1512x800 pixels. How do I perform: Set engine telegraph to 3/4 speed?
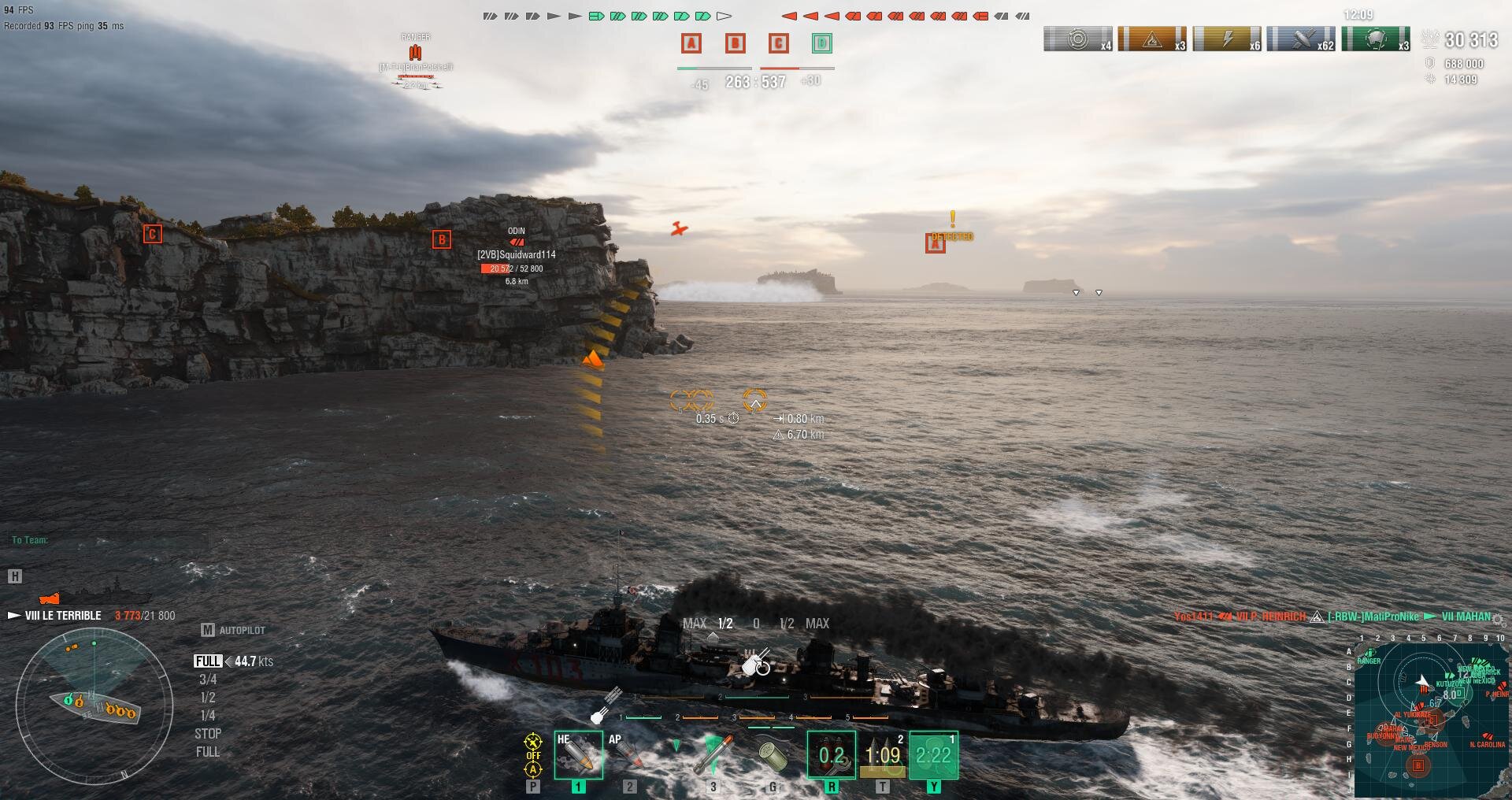pyautogui.click(x=208, y=680)
